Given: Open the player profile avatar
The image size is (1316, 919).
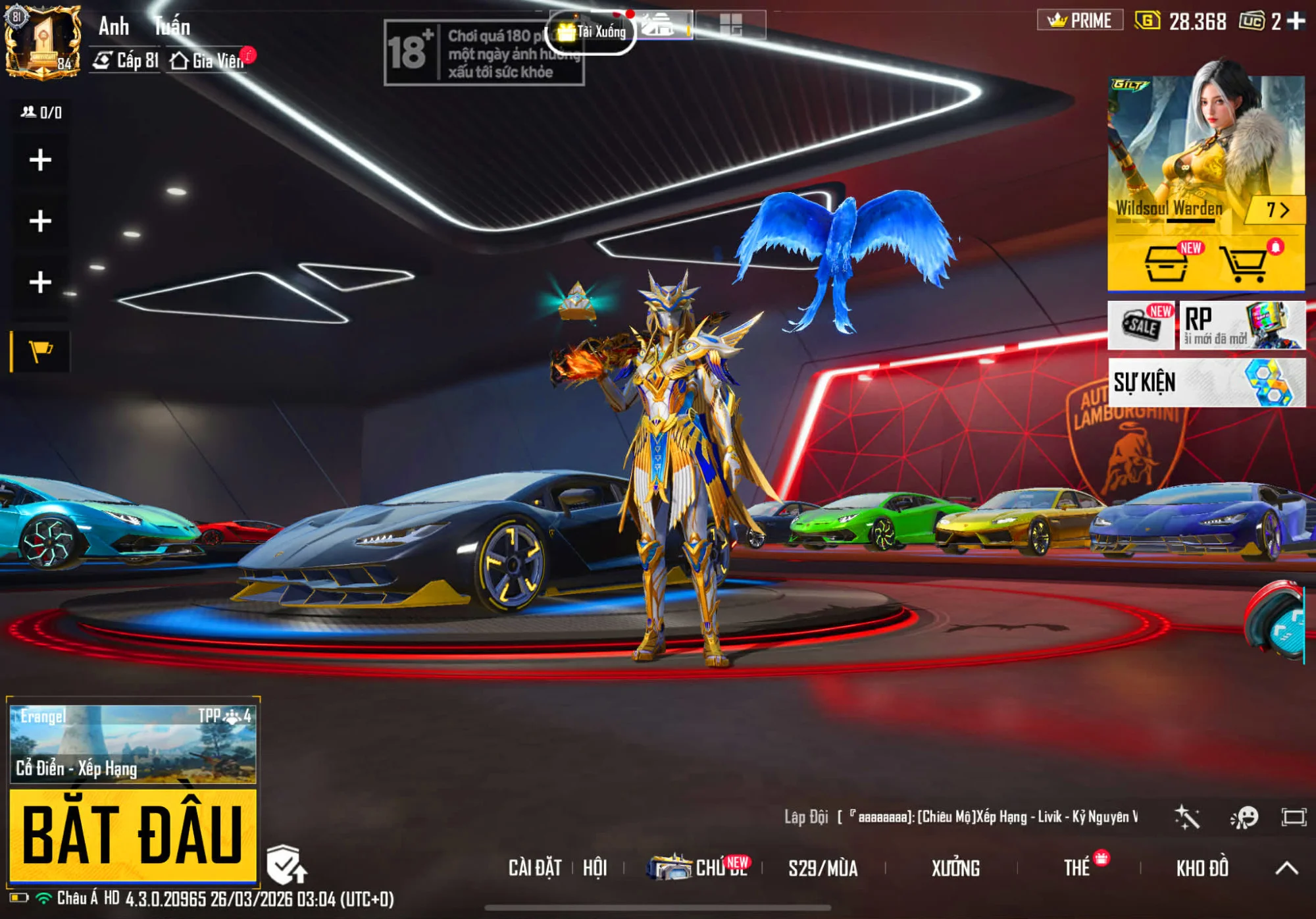Looking at the screenshot, I should [x=43, y=41].
